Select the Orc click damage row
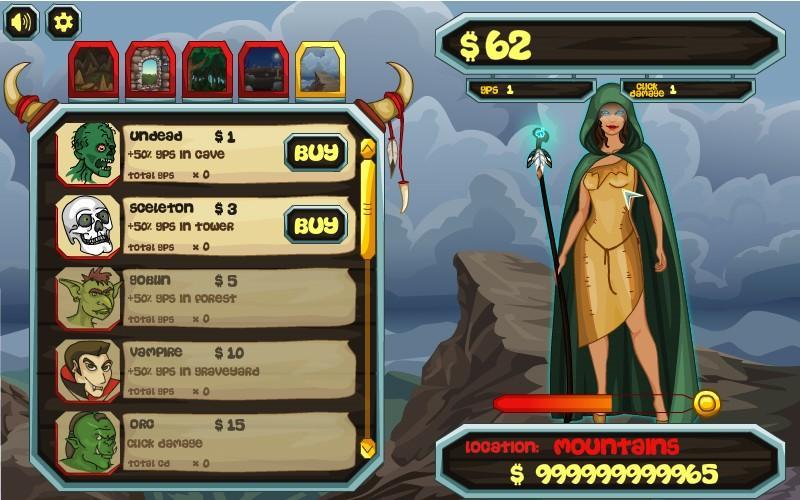The image size is (800, 500). coord(205,442)
